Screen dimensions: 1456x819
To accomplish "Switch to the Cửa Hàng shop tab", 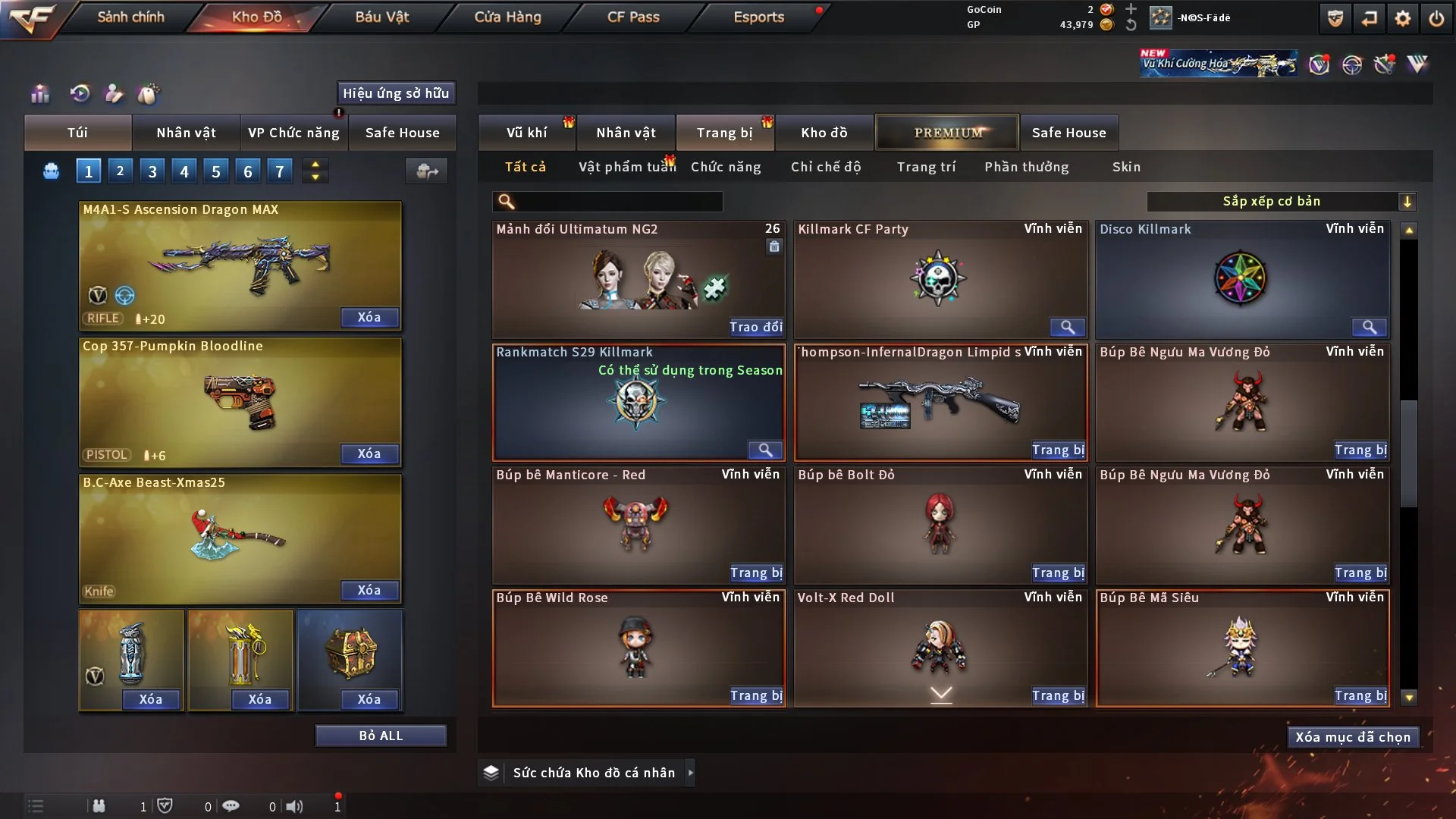I will [507, 17].
